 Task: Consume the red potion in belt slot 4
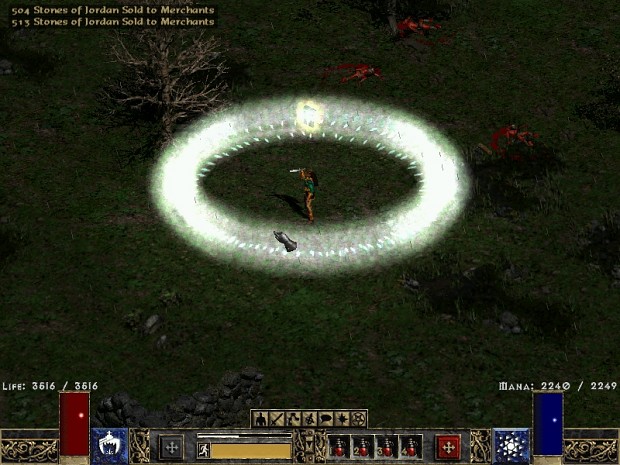411,446
